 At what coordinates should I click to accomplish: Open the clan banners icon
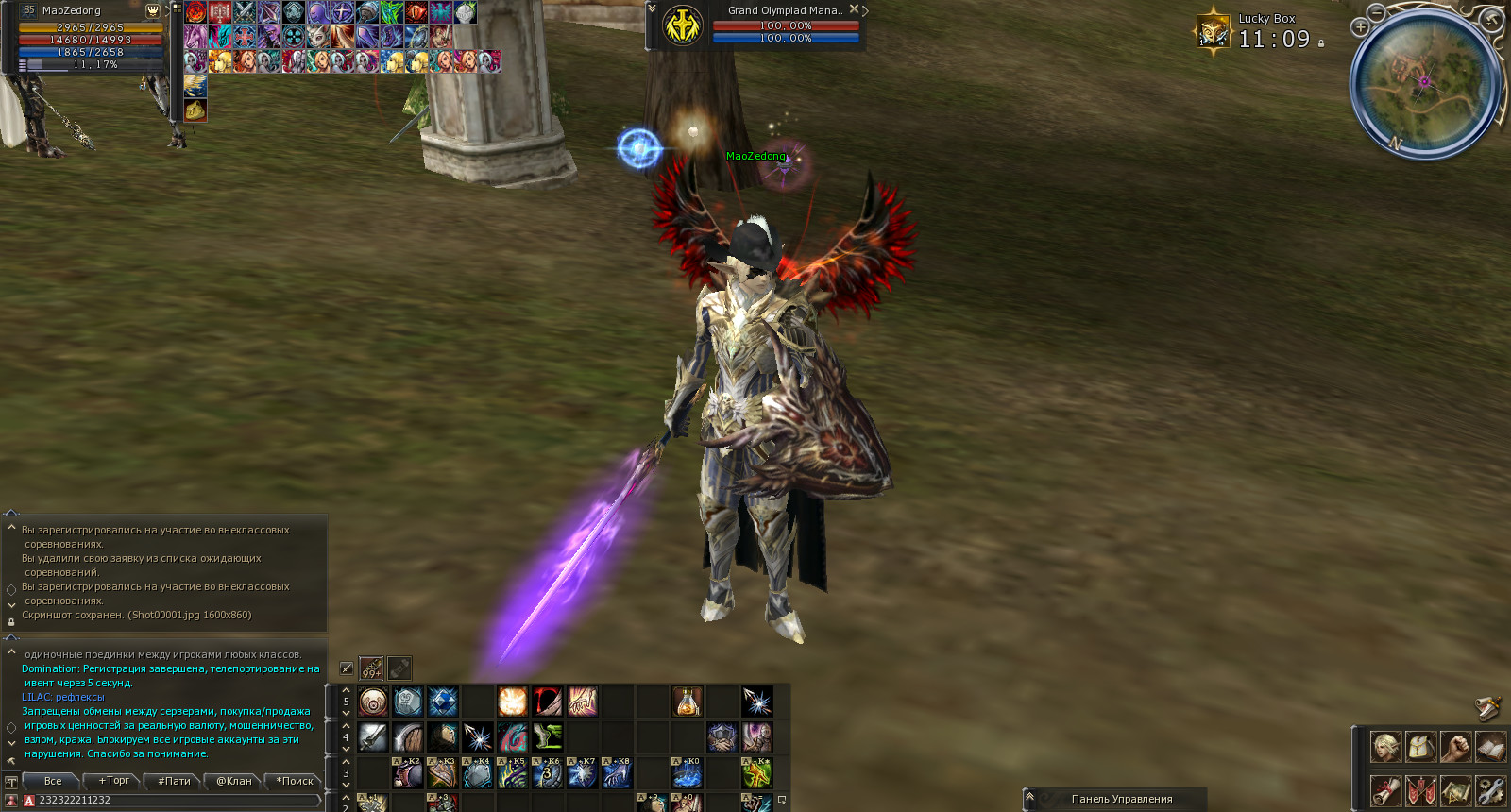(x=1420, y=789)
